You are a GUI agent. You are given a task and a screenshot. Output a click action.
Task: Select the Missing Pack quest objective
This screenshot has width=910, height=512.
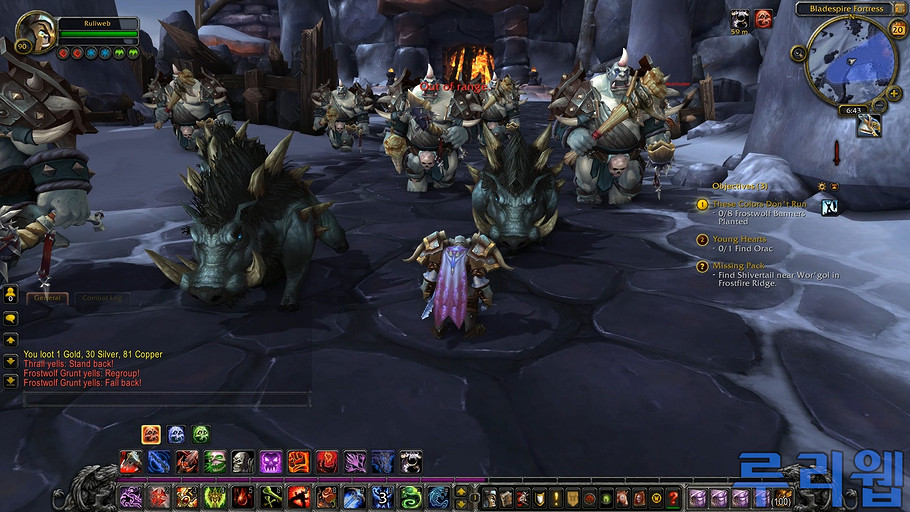click(742, 265)
